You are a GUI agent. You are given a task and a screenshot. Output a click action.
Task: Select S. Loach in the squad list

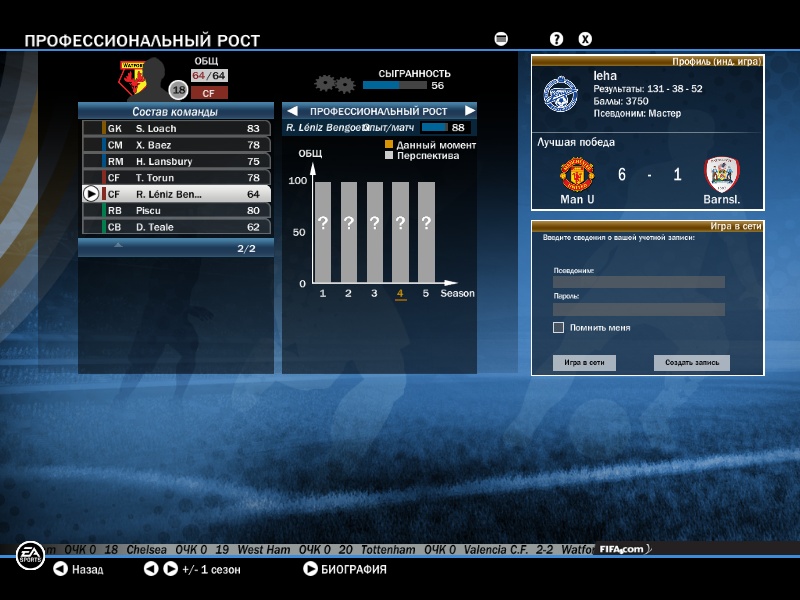[x=176, y=128]
